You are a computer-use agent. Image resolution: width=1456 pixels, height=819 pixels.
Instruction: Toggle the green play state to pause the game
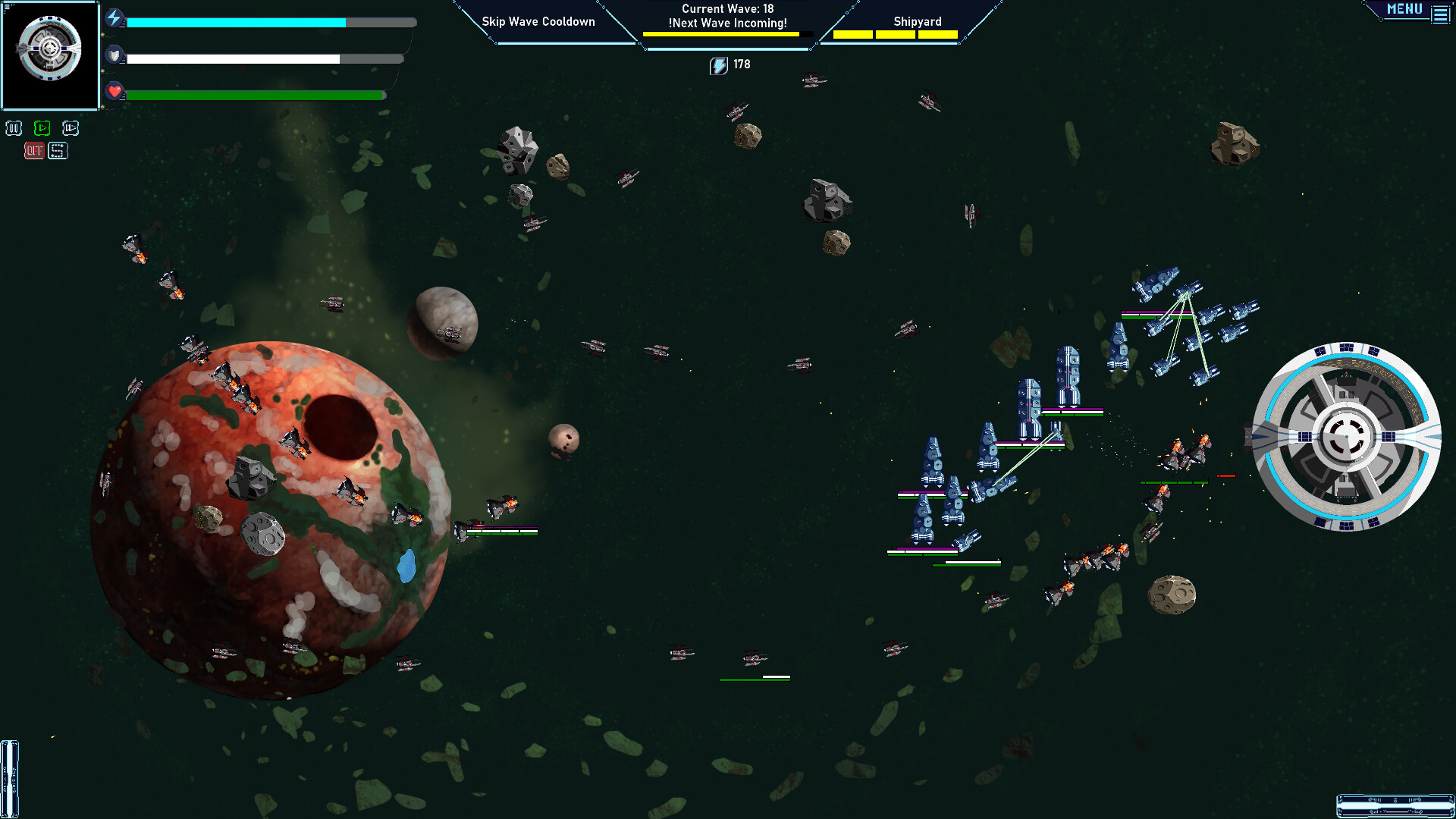tap(42, 128)
